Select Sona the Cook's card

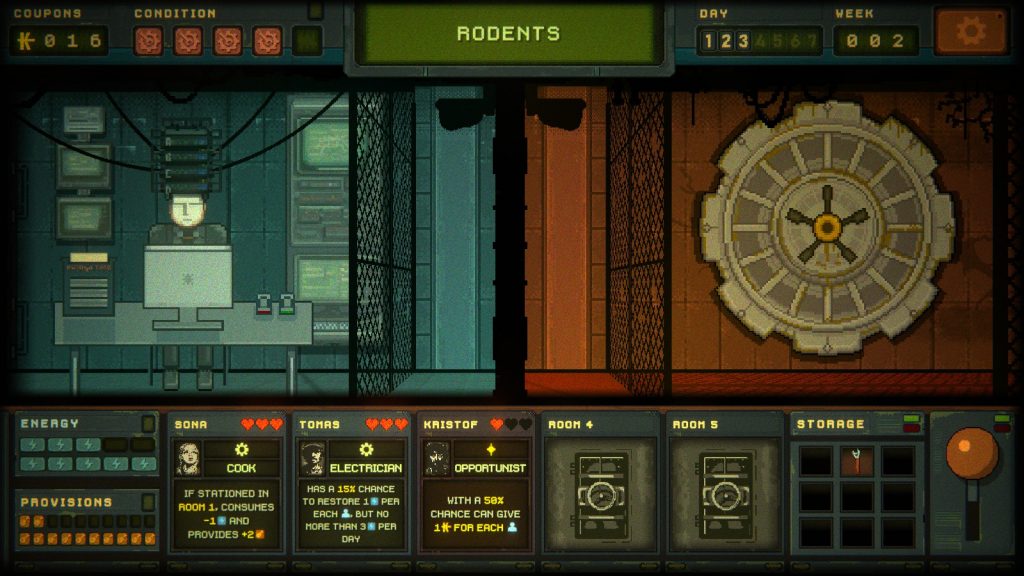tap(227, 483)
